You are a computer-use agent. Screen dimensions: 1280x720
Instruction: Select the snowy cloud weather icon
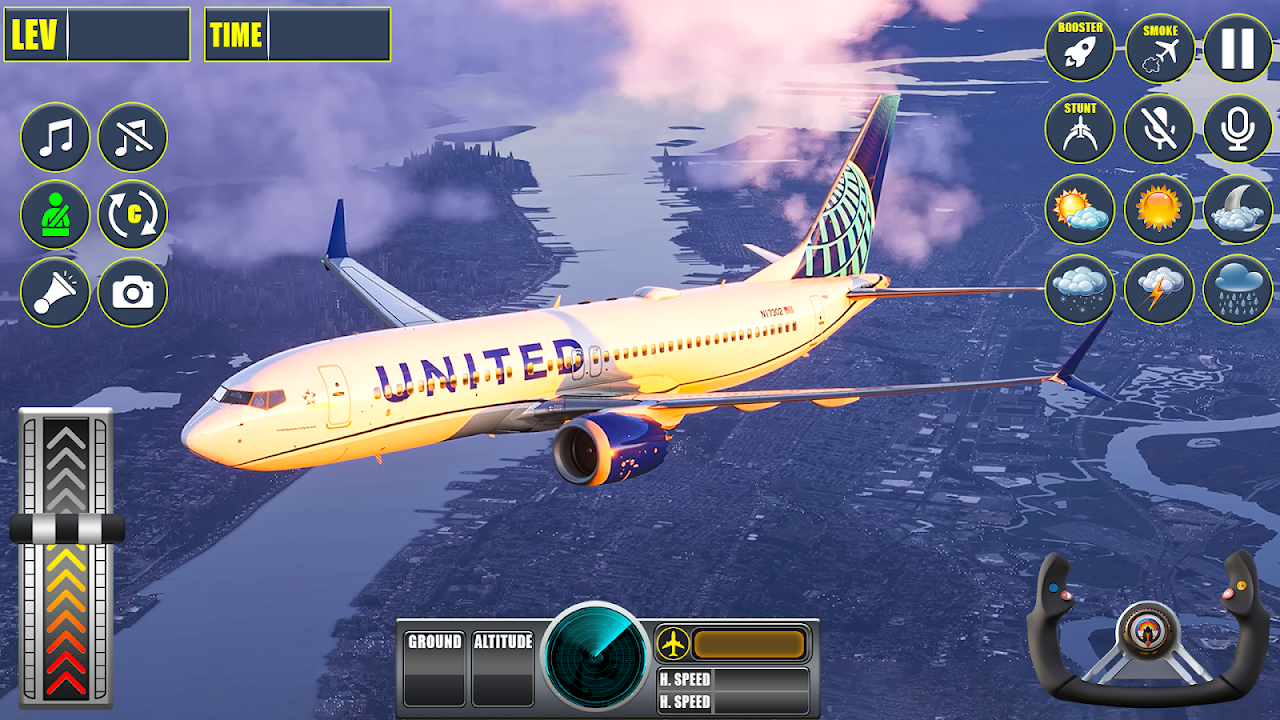click(1080, 289)
